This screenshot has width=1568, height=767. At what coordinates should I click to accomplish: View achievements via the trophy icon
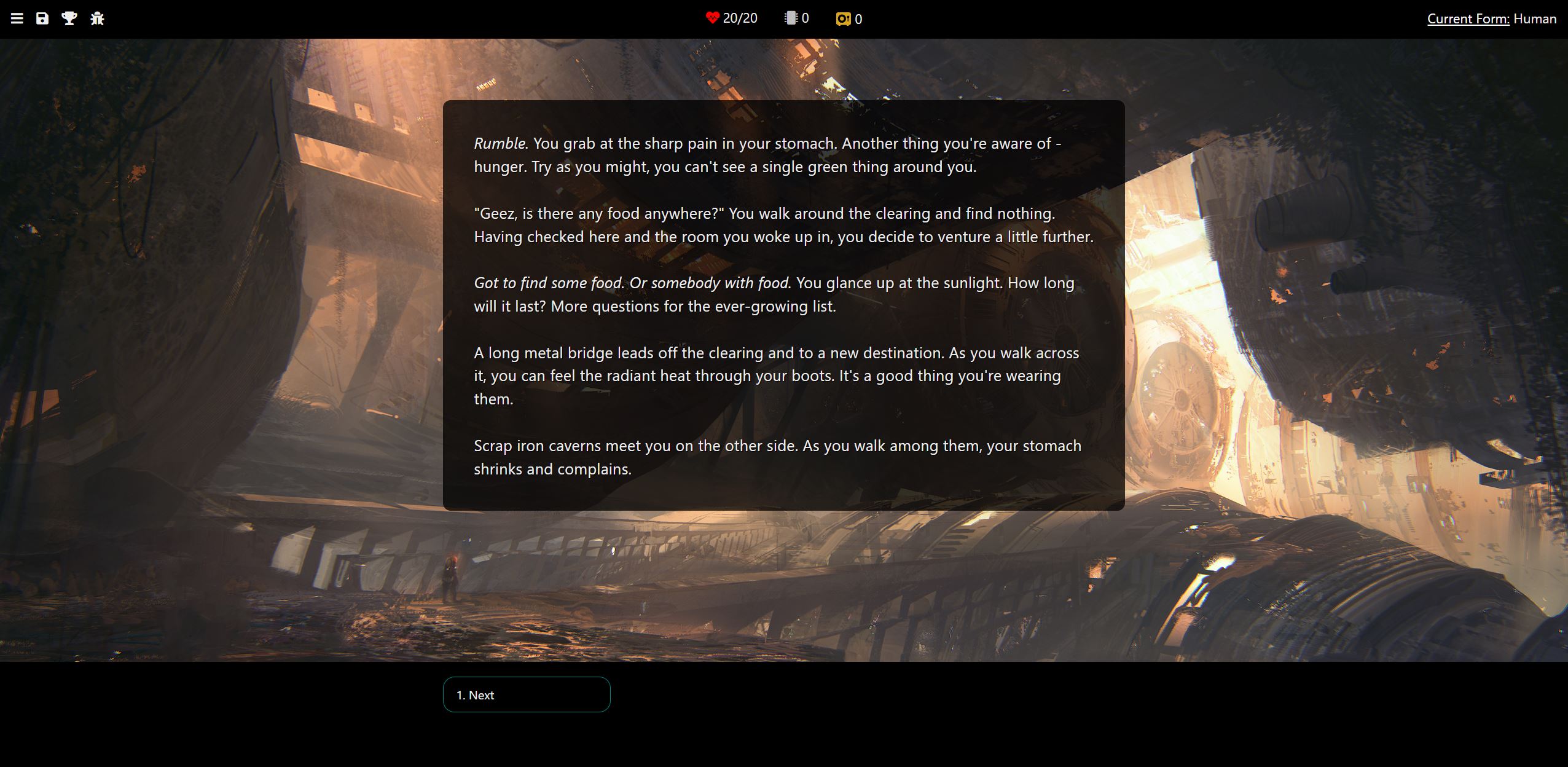click(x=69, y=18)
